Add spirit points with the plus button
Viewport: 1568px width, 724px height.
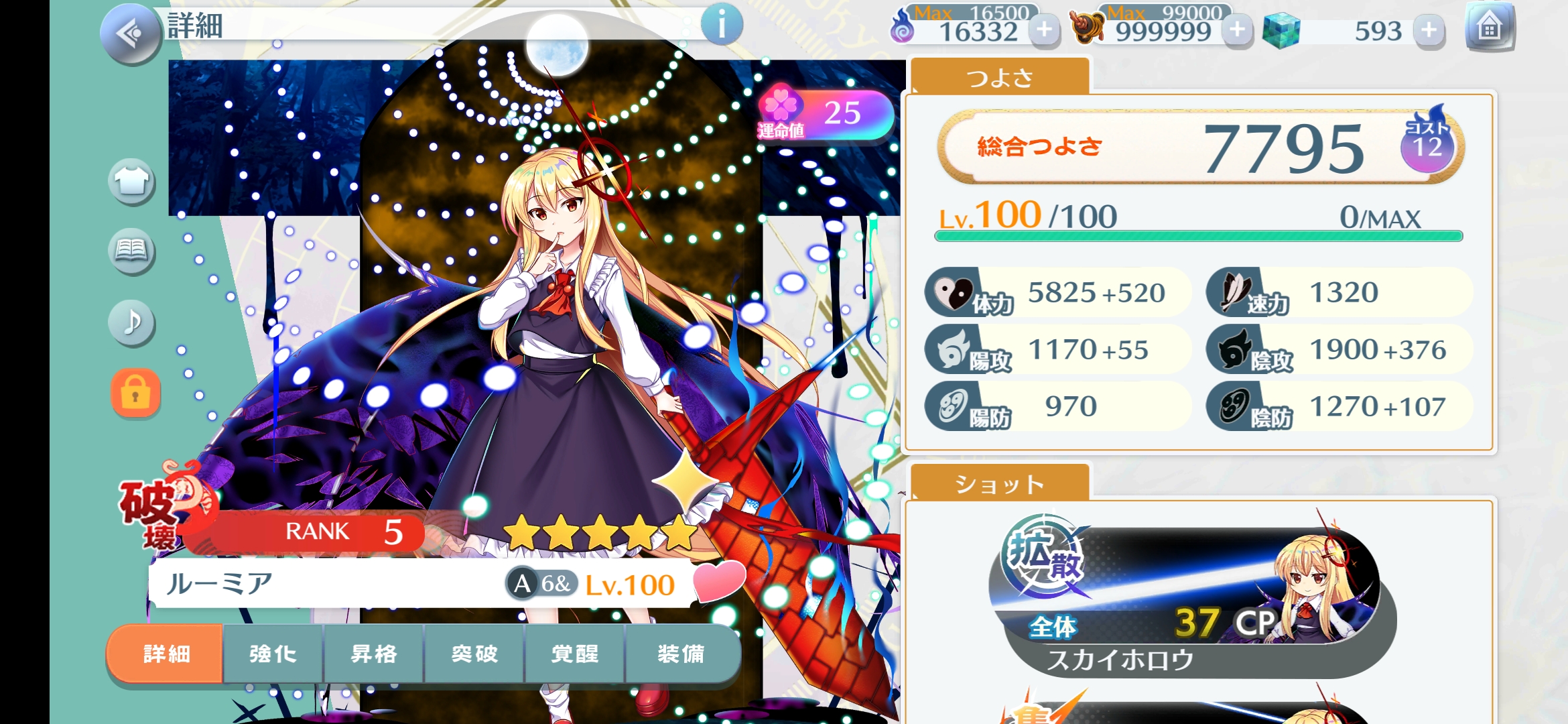[1044, 30]
